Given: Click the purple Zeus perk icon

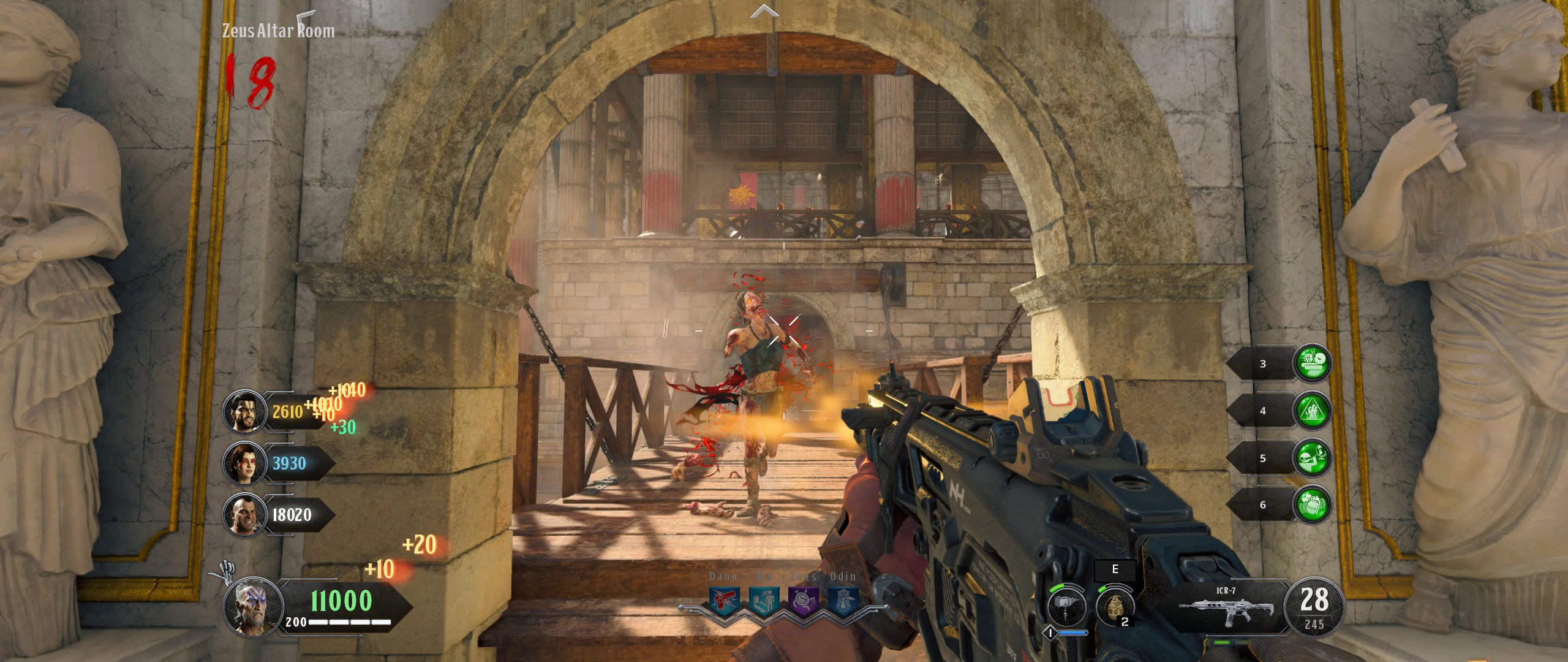Looking at the screenshot, I should coord(803,601).
